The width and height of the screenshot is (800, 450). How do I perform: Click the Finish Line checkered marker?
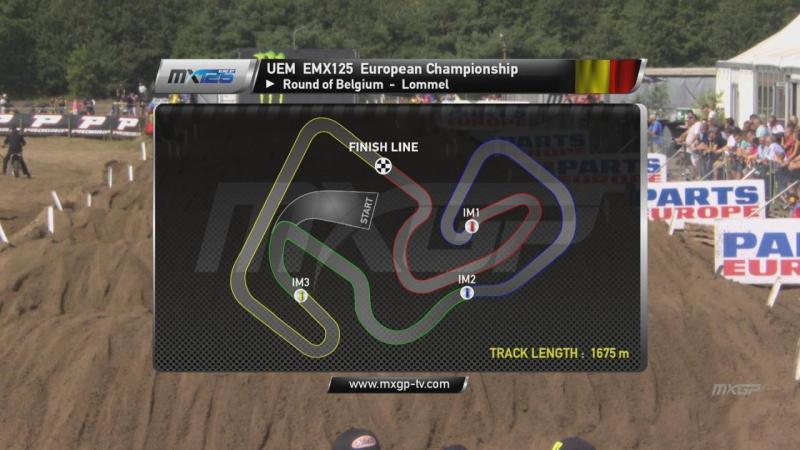pos(382,165)
